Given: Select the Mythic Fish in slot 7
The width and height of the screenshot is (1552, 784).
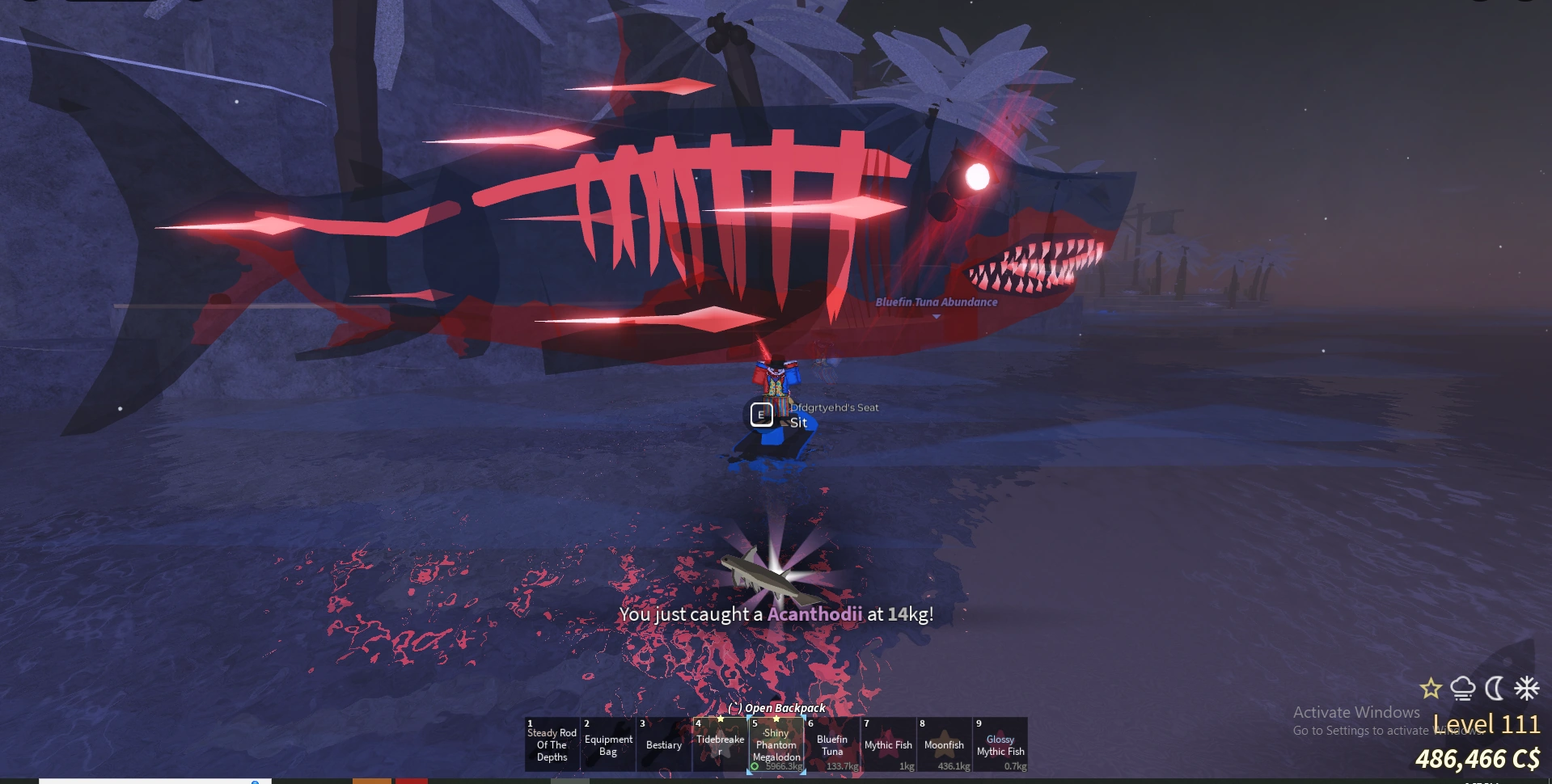Looking at the screenshot, I should point(886,745).
